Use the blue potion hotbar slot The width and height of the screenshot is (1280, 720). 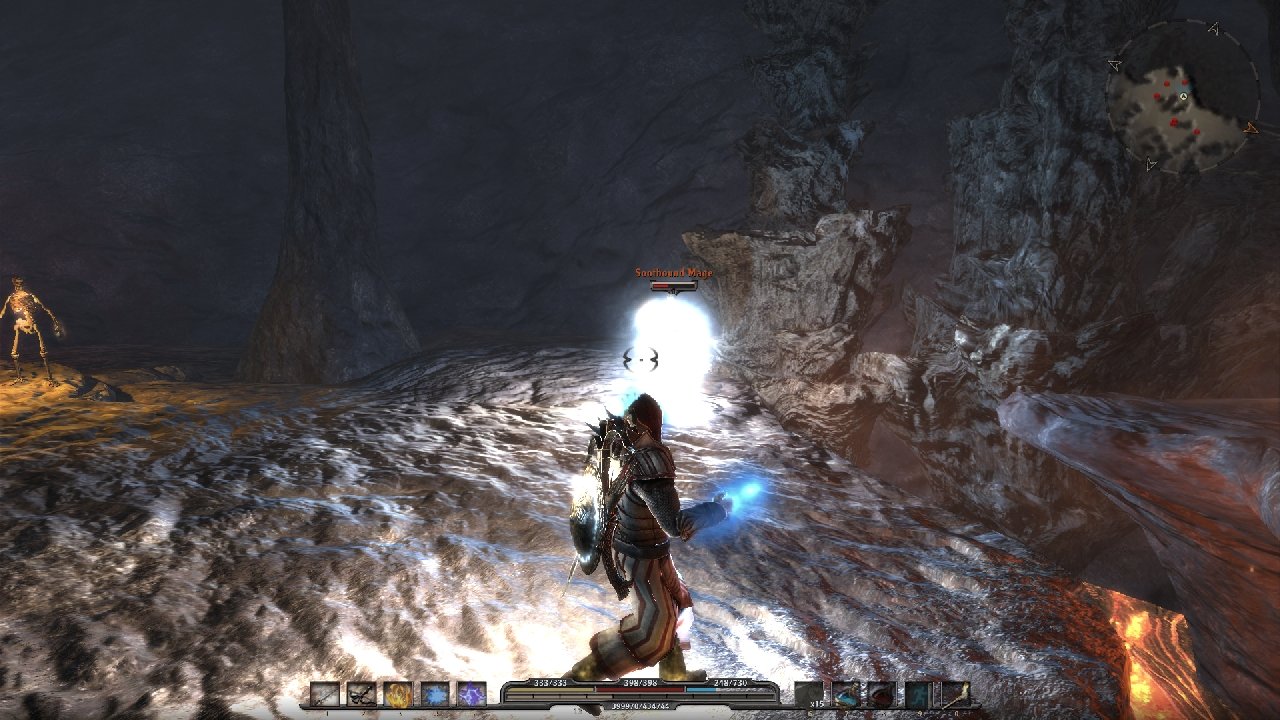point(846,694)
